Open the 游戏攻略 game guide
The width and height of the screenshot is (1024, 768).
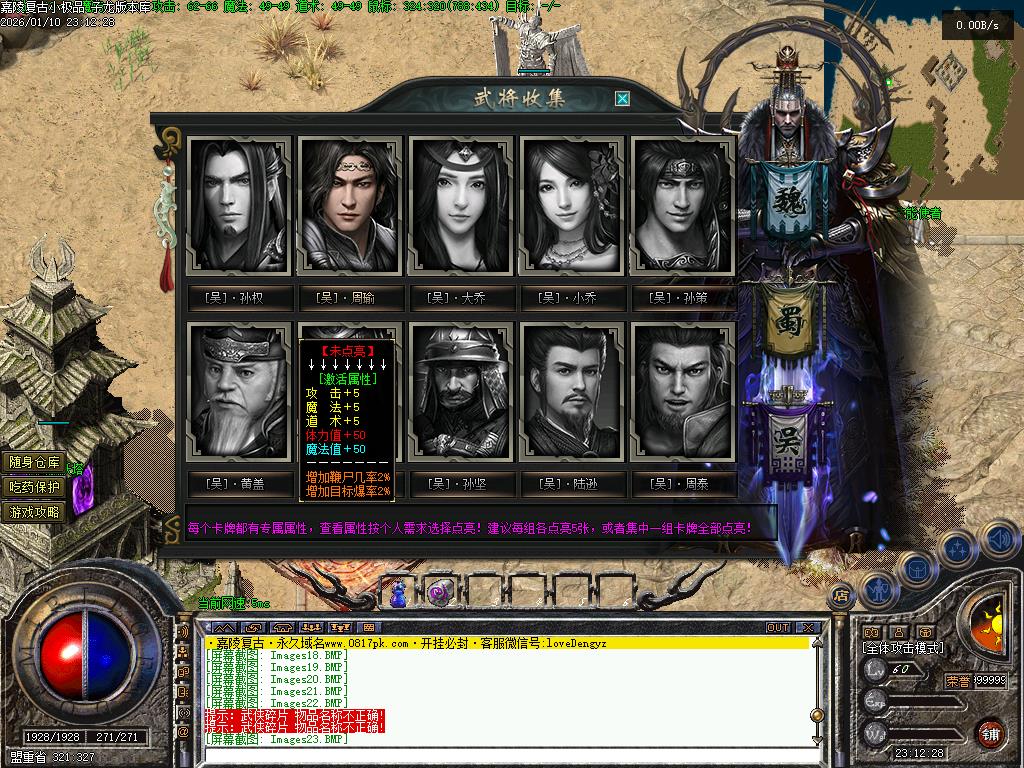pyautogui.click(x=35, y=512)
